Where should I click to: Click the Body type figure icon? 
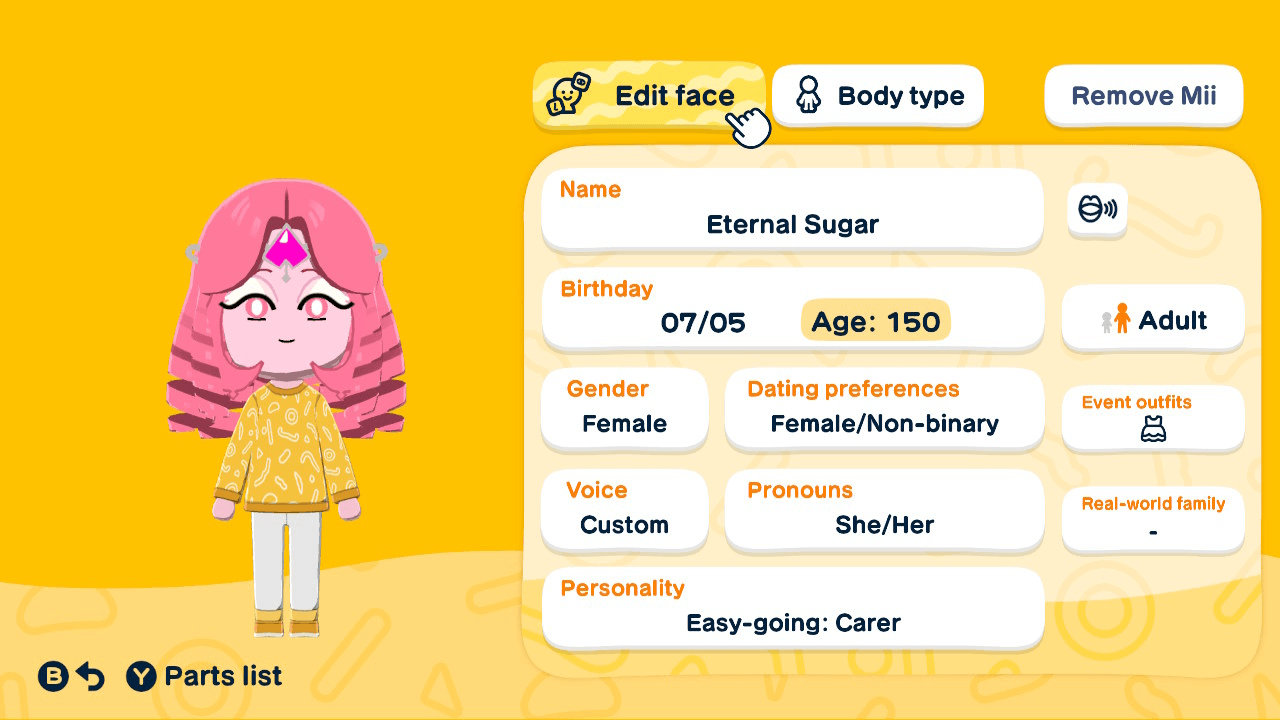(808, 95)
